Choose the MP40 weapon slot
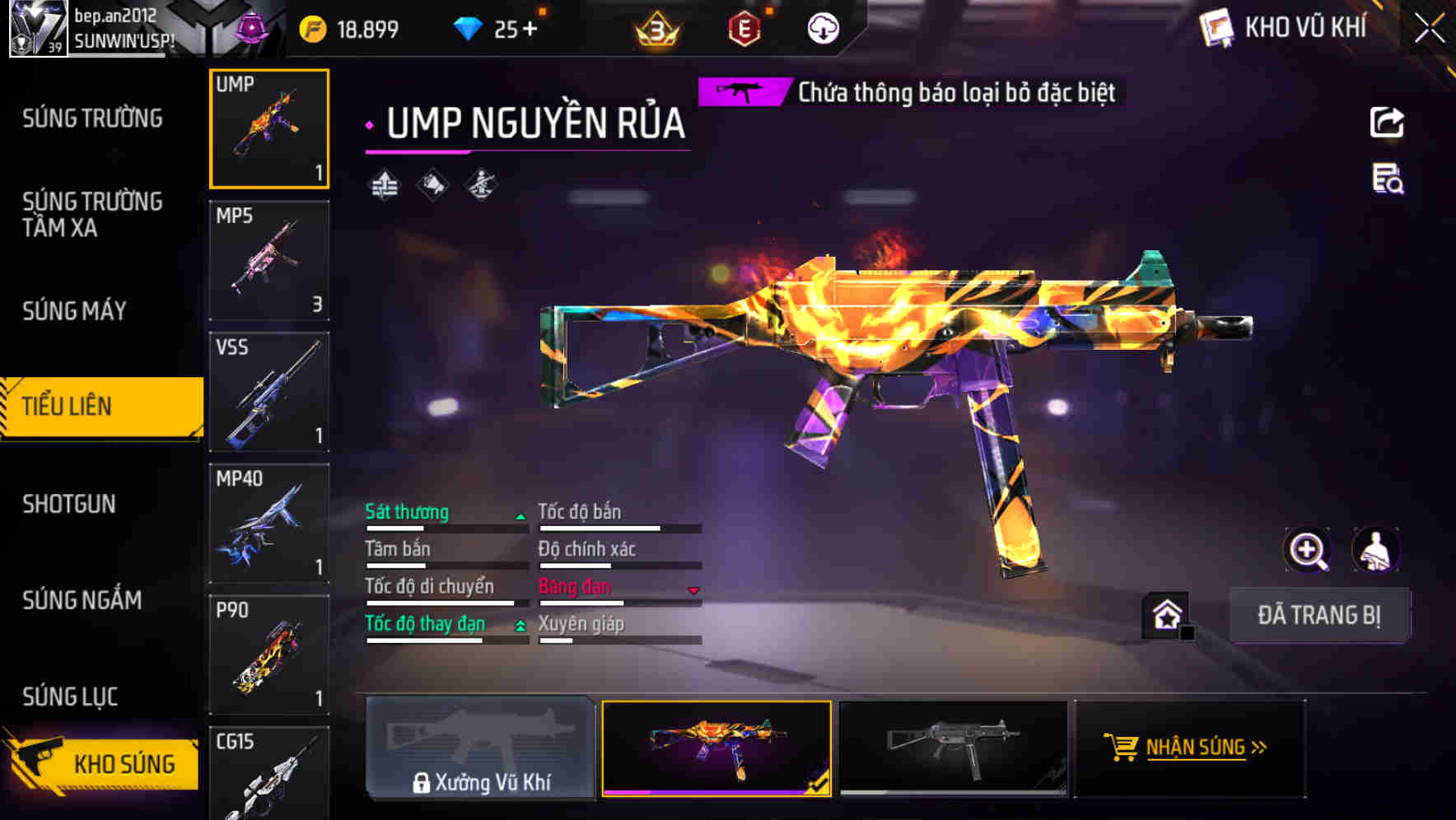 pyautogui.click(x=269, y=524)
